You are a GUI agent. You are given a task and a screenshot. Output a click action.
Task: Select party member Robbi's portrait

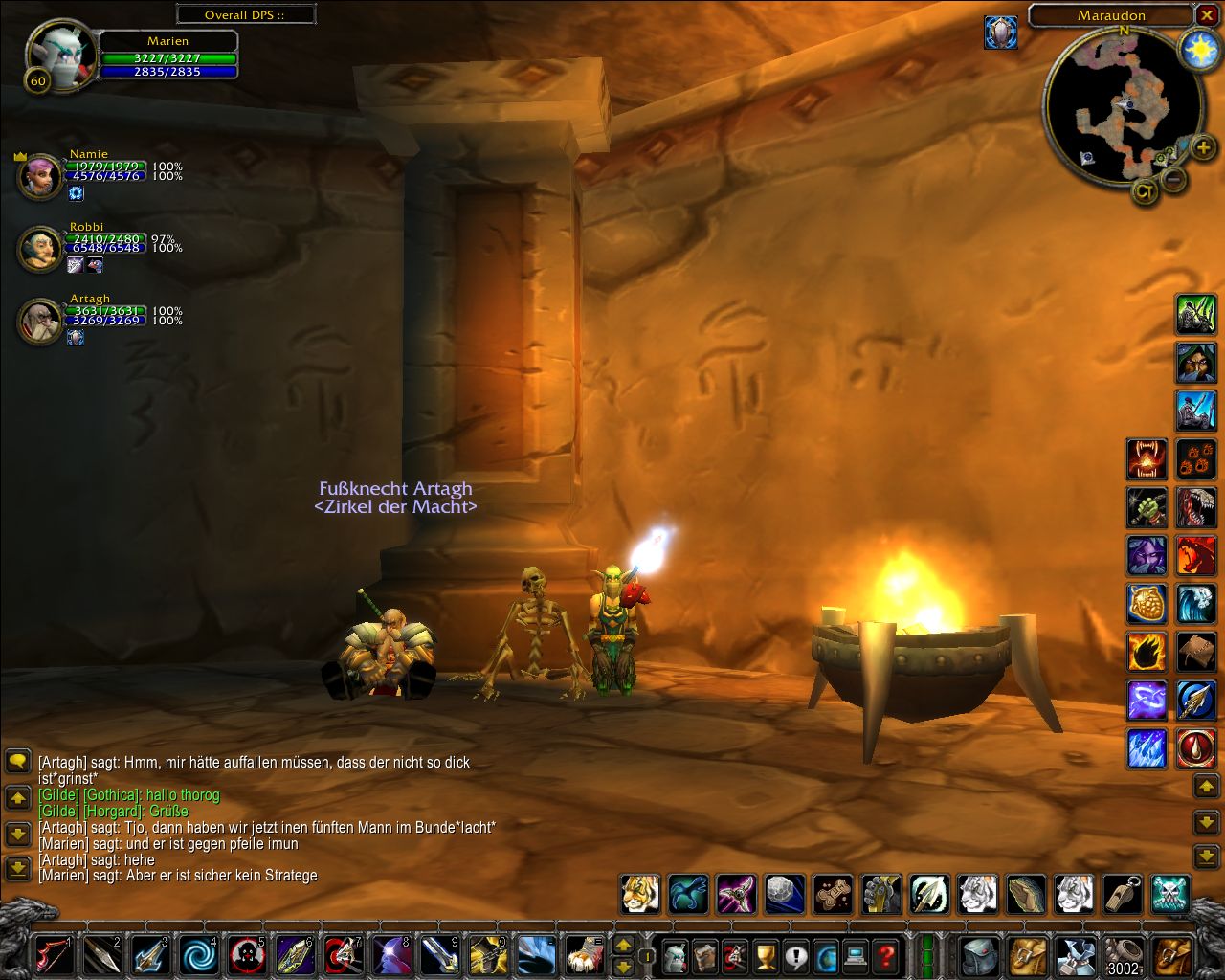[39, 249]
